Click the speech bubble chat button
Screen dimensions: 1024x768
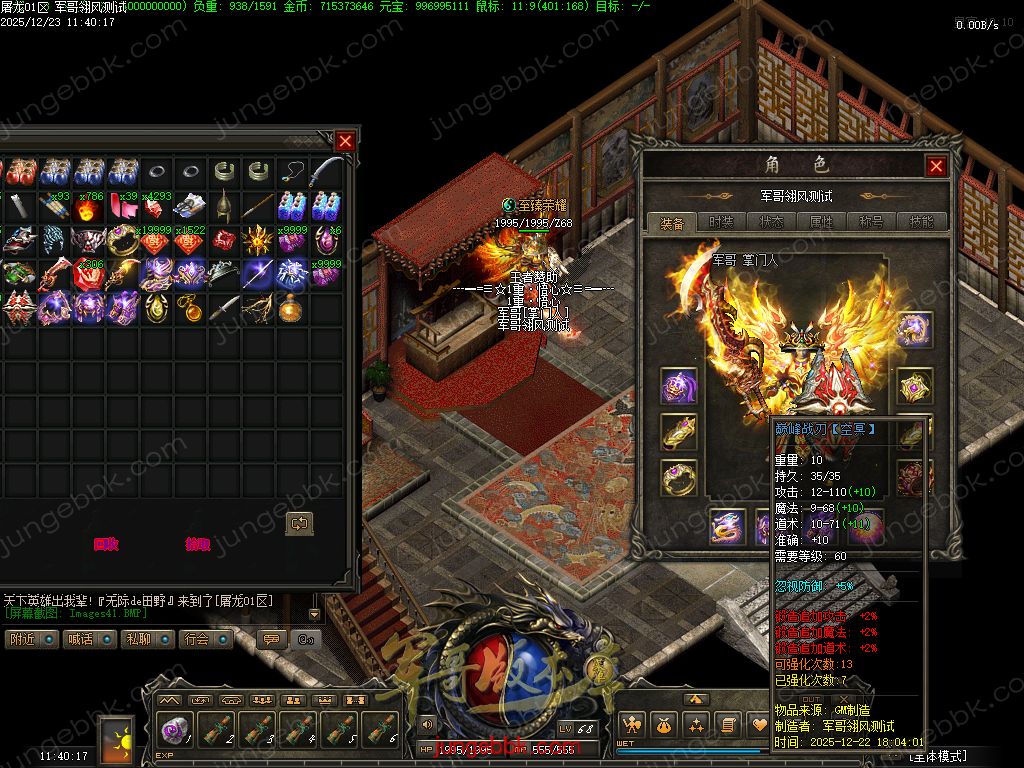click(270, 639)
